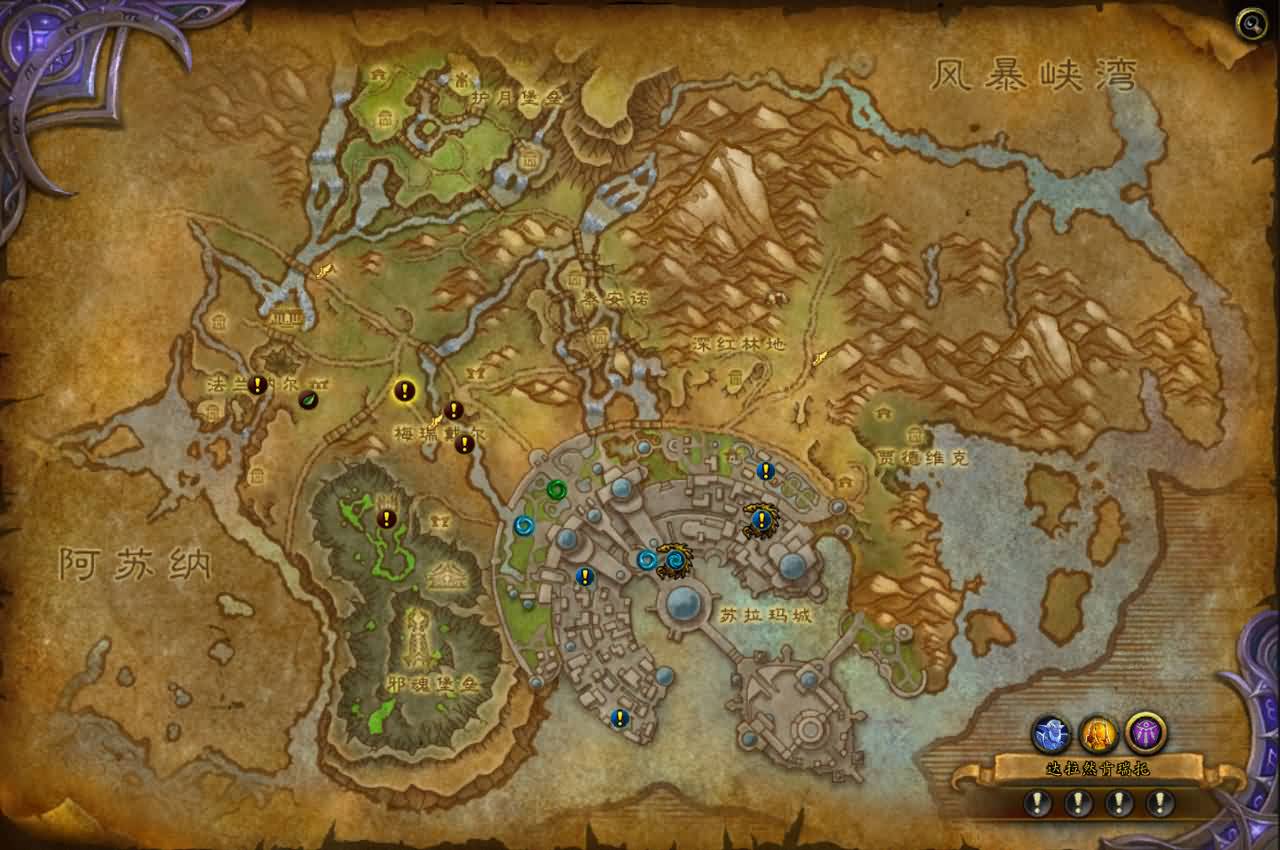Click the magnifier button on the map corner
Image resolution: width=1280 pixels, height=850 pixels.
pos(1251,24)
